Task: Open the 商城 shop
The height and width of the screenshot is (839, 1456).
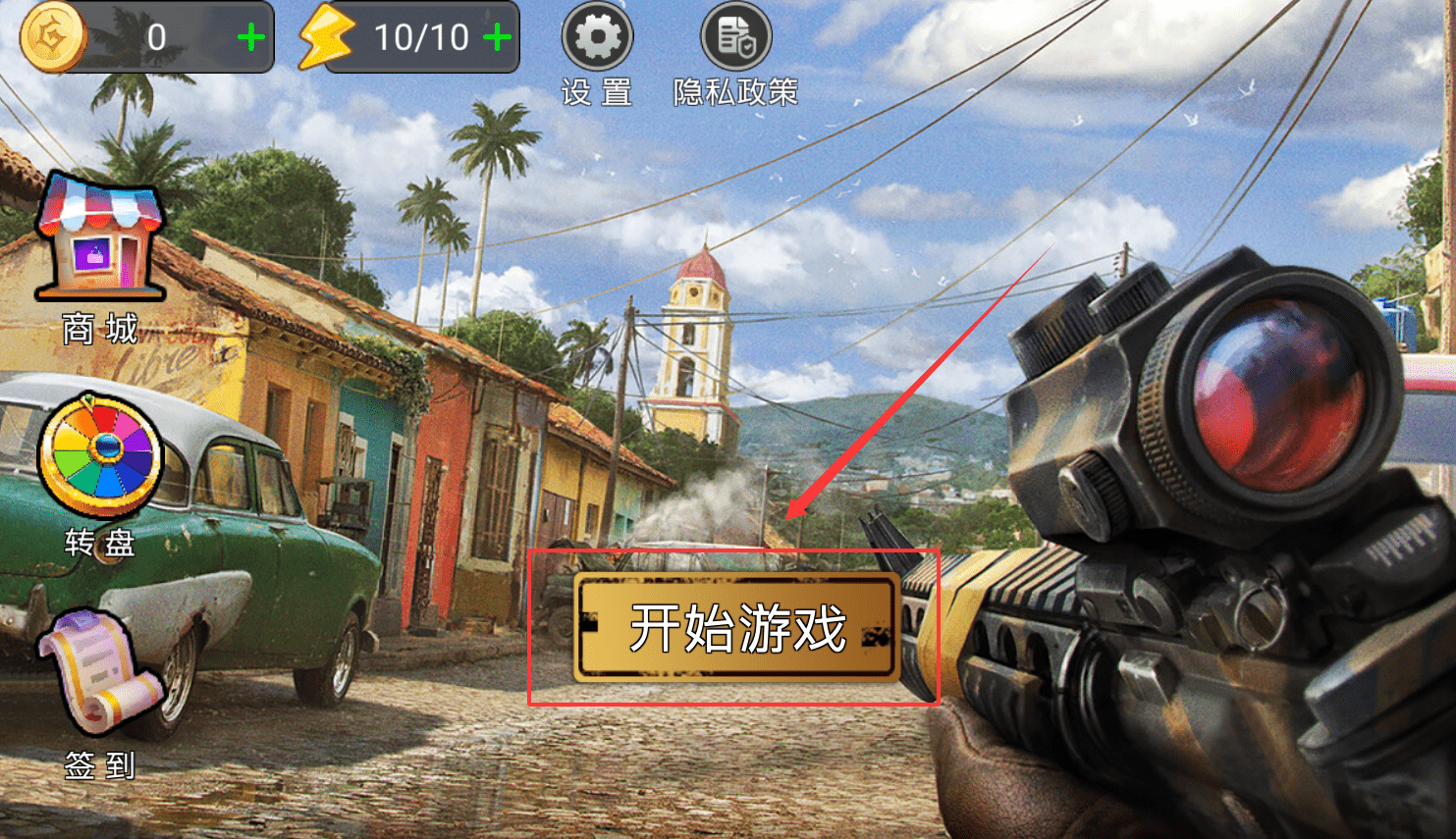Action: [x=99, y=238]
